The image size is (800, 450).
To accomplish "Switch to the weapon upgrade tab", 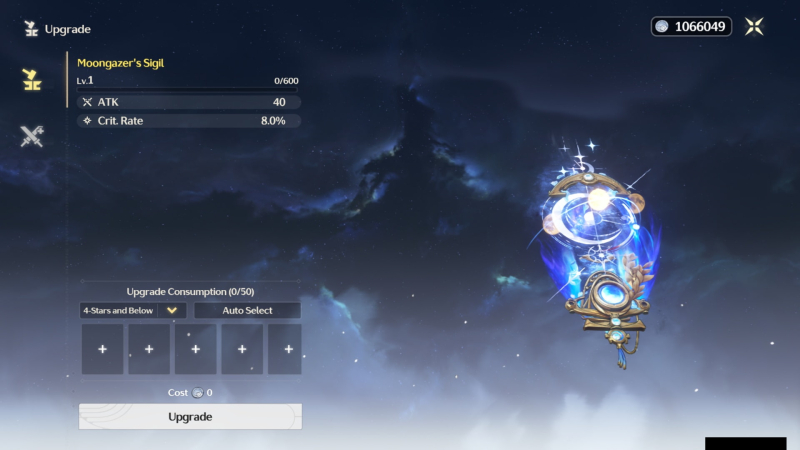I will (x=32, y=80).
